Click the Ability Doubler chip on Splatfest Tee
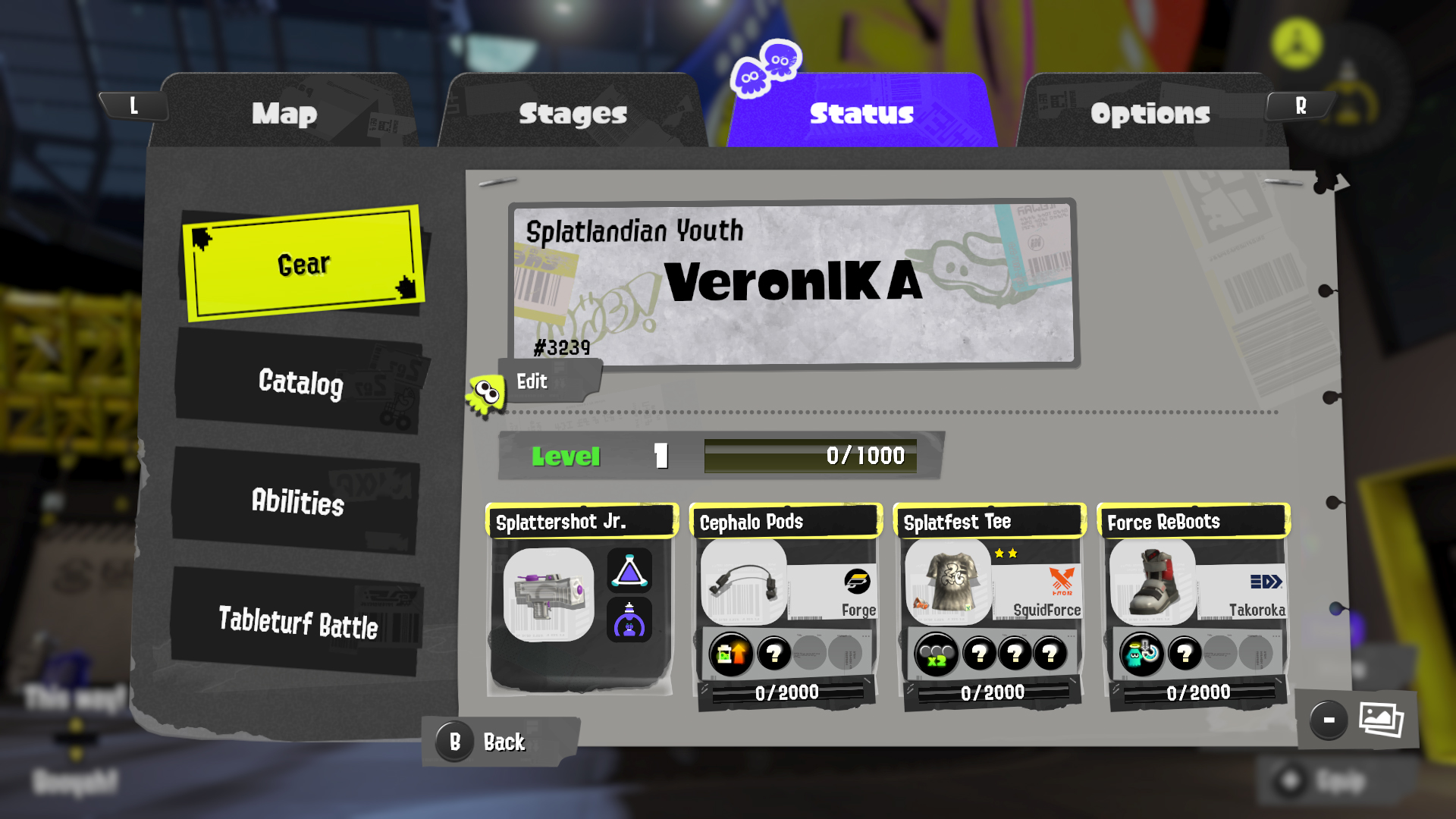This screenshot has width=1456, height=819. click(x=937, y=653)
